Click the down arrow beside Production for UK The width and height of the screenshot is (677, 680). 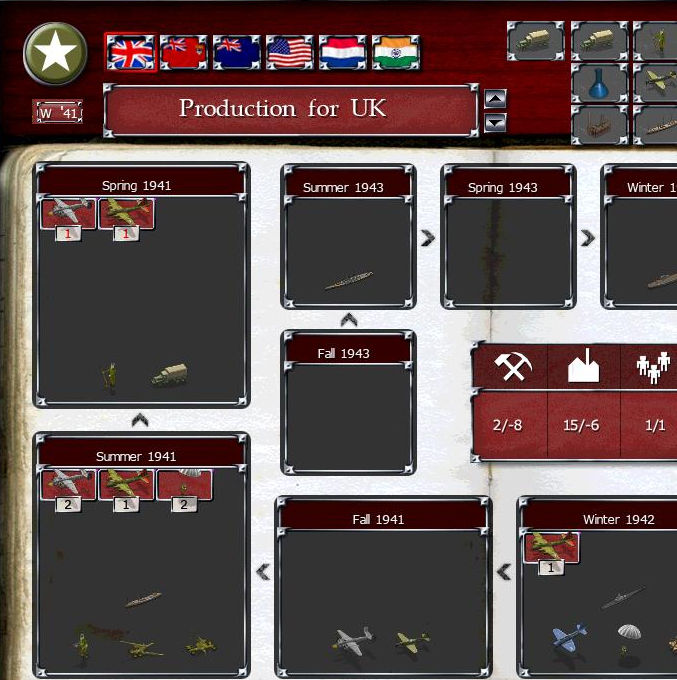click(495, 123)
